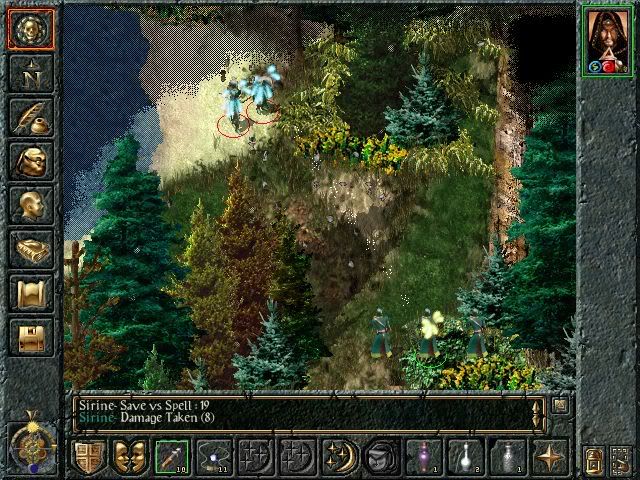The image size is (640, 480).
Task: Open the journal quill and inkwell icon
Action: [30, 118]
